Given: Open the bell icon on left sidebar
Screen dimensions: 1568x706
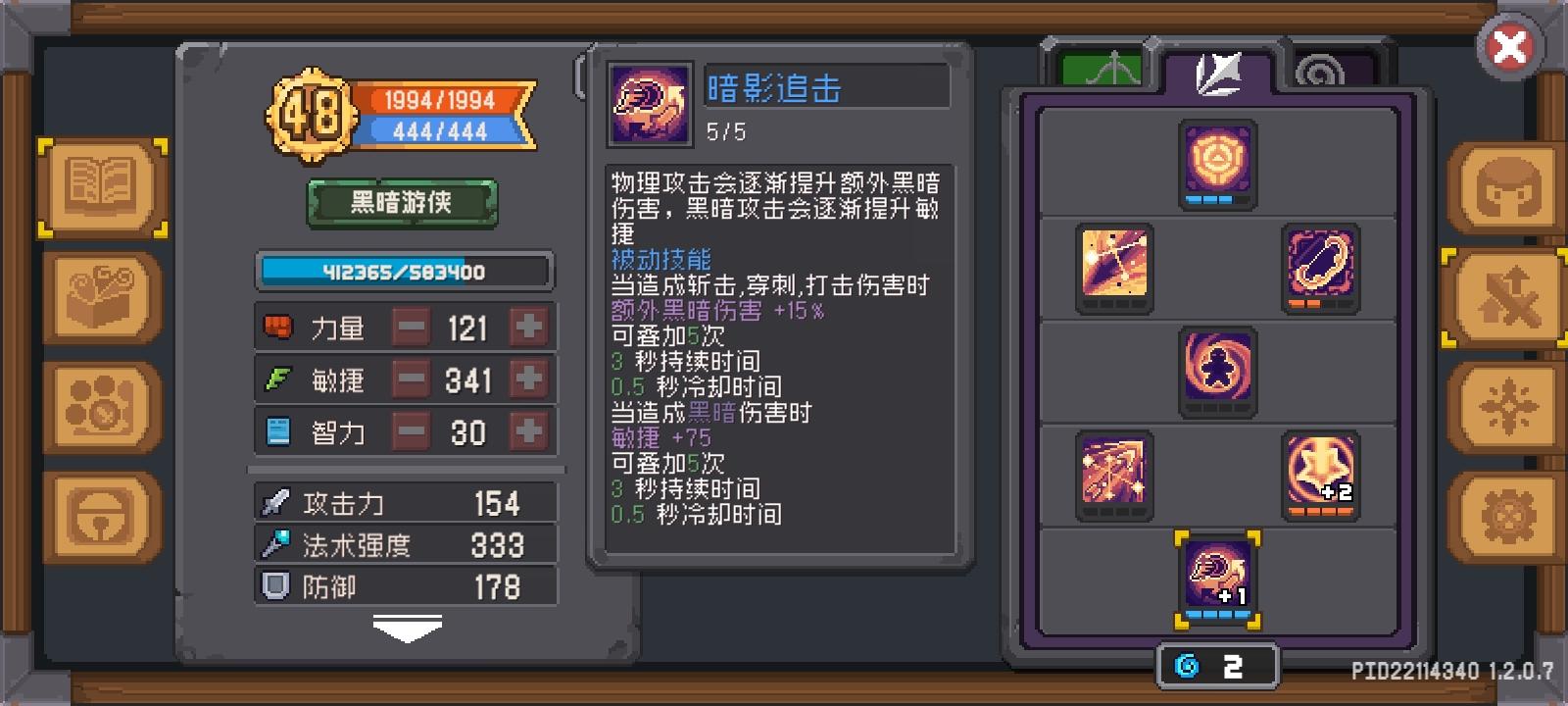Looking at the screenshot, I should pos(101,510).
